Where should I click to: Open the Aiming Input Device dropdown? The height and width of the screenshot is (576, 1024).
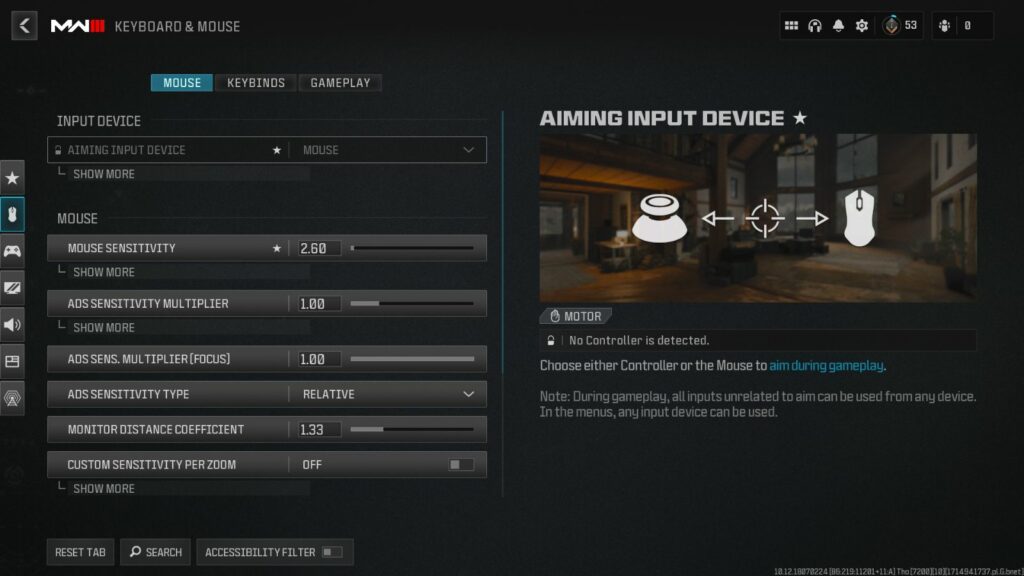[387, 150]
